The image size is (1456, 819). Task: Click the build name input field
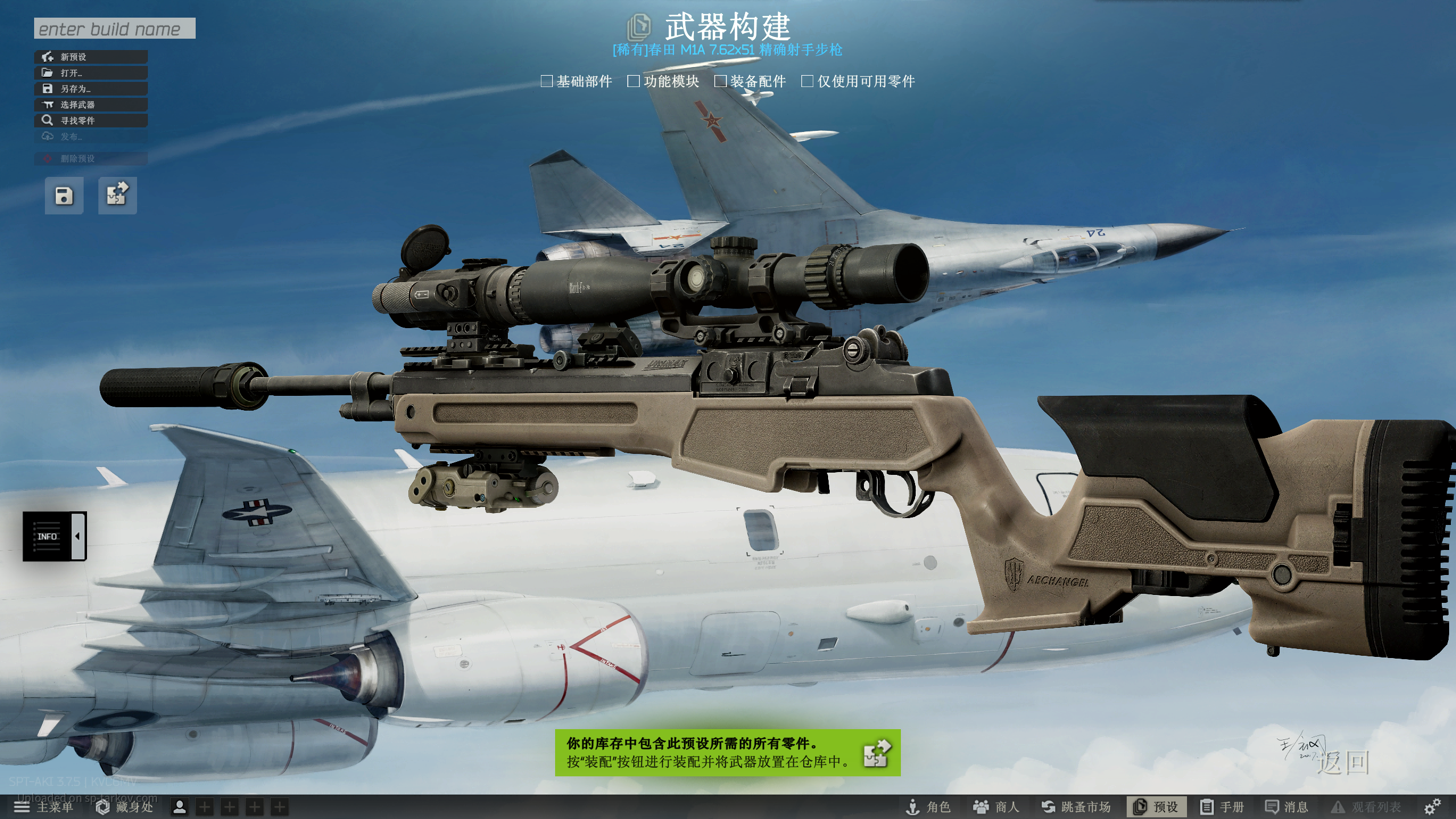[114, 28]
